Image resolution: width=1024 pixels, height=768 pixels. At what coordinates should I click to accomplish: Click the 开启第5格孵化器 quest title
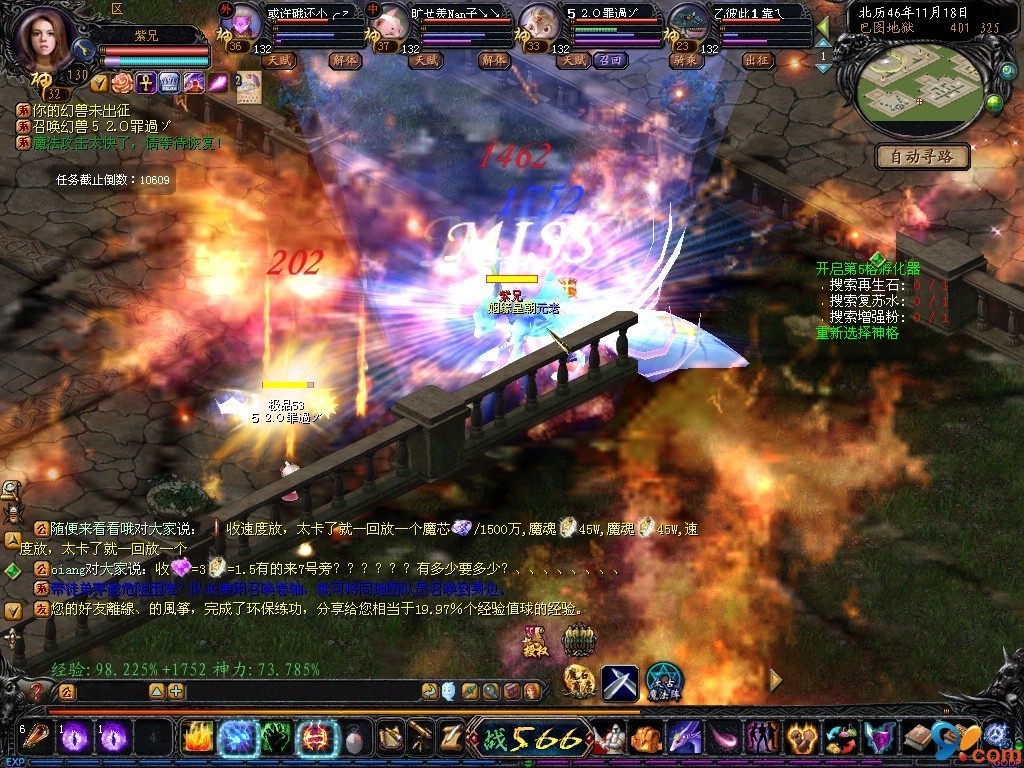click(x=867, y=268)
